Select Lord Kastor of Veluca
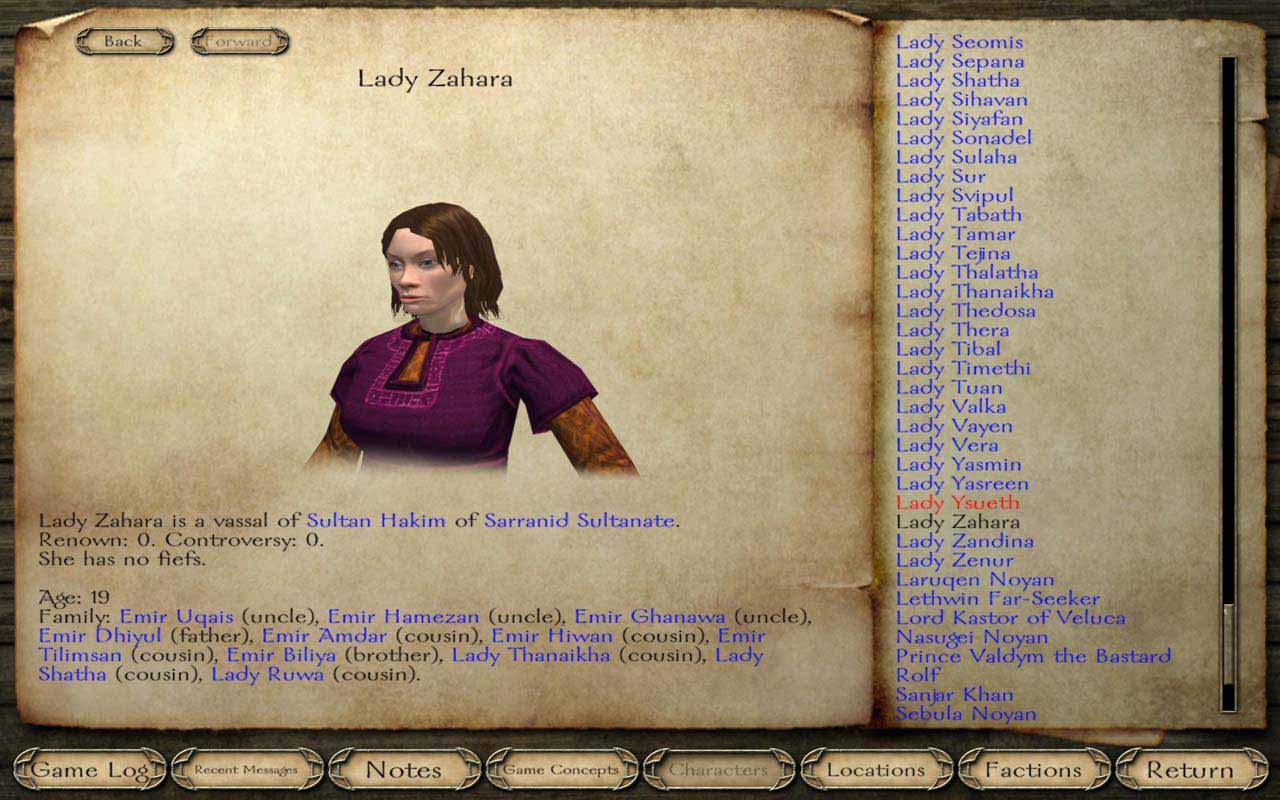The image size is (1280, 800). pos(1010,618)
